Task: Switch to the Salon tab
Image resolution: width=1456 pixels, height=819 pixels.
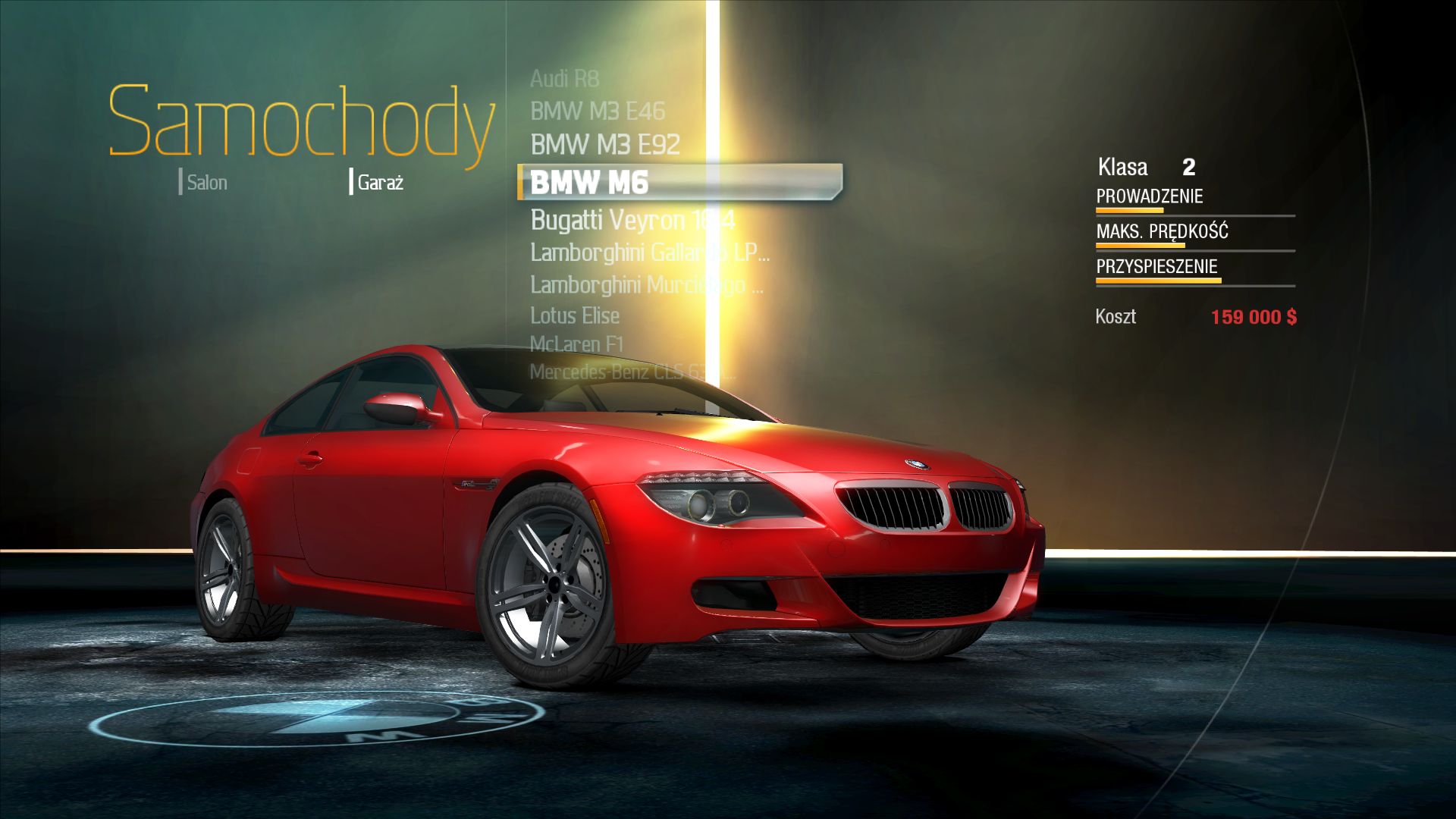Action: pos(206,183)
